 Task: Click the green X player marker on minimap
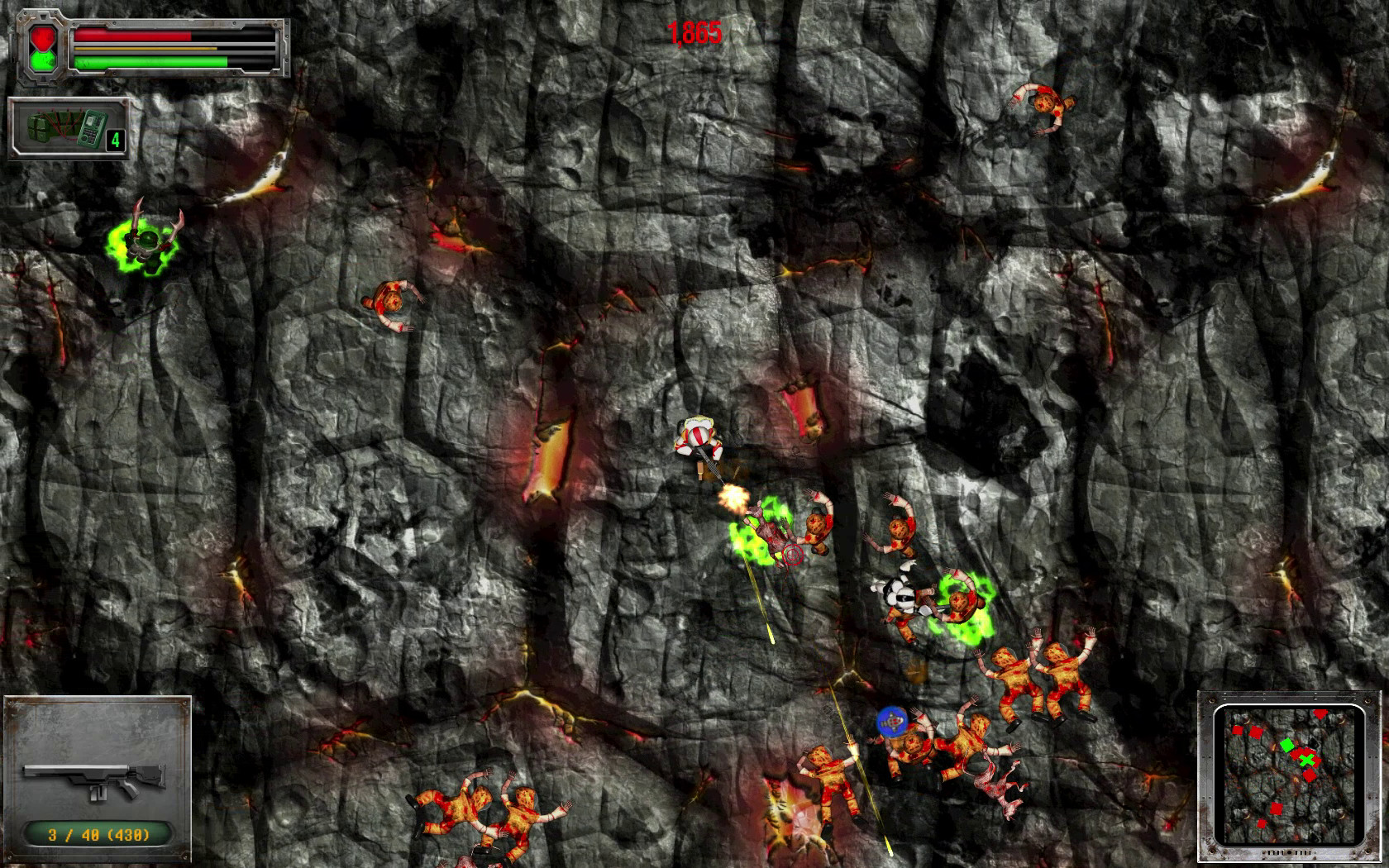(x=1307, y=761)
